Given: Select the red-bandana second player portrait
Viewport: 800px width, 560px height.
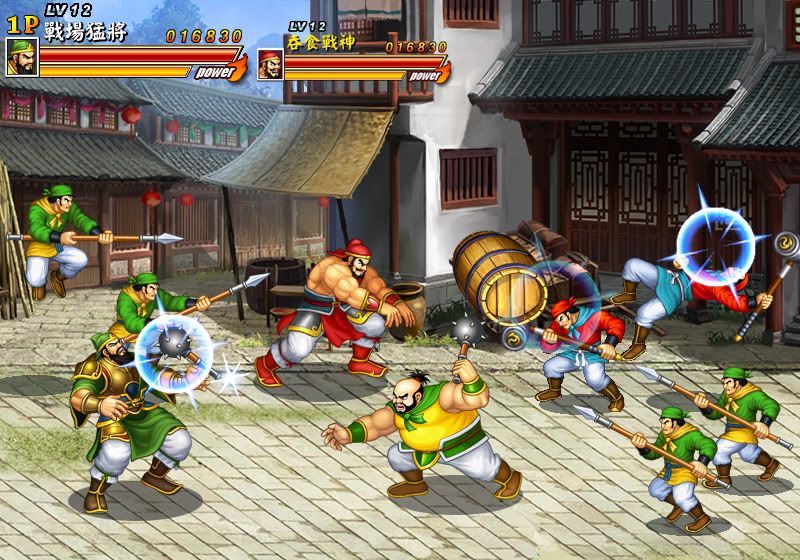Looking at the screenshot, I should 270,64.
